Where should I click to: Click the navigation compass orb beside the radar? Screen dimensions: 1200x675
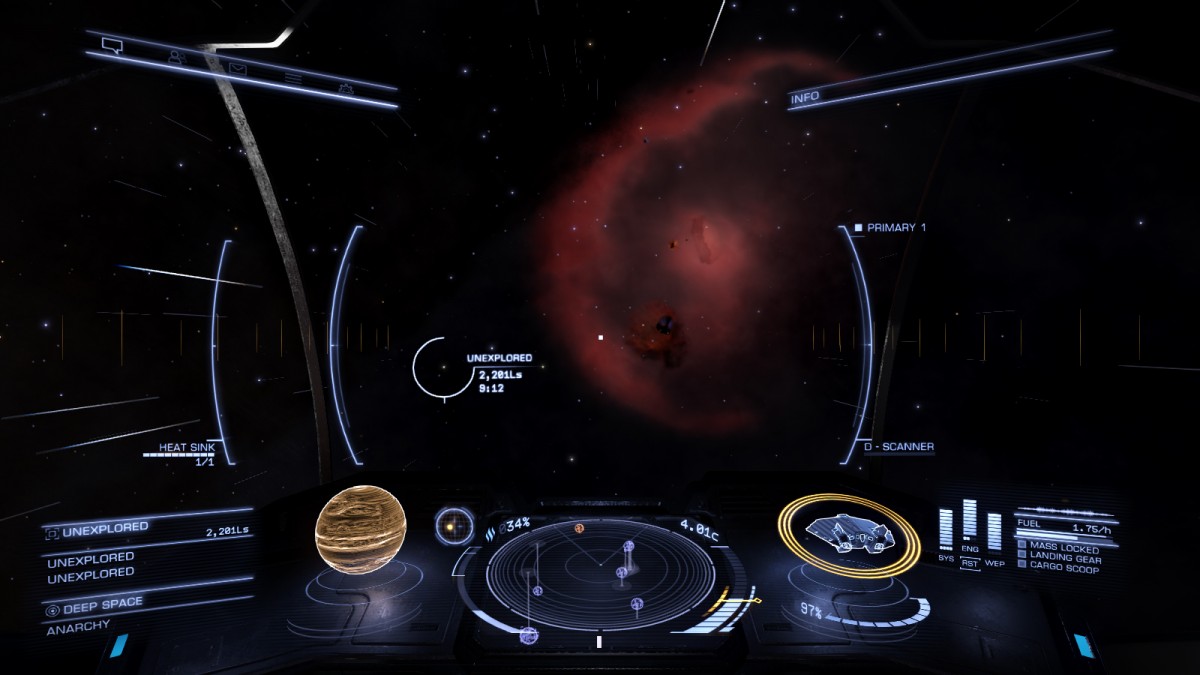[x=454, y=524]
